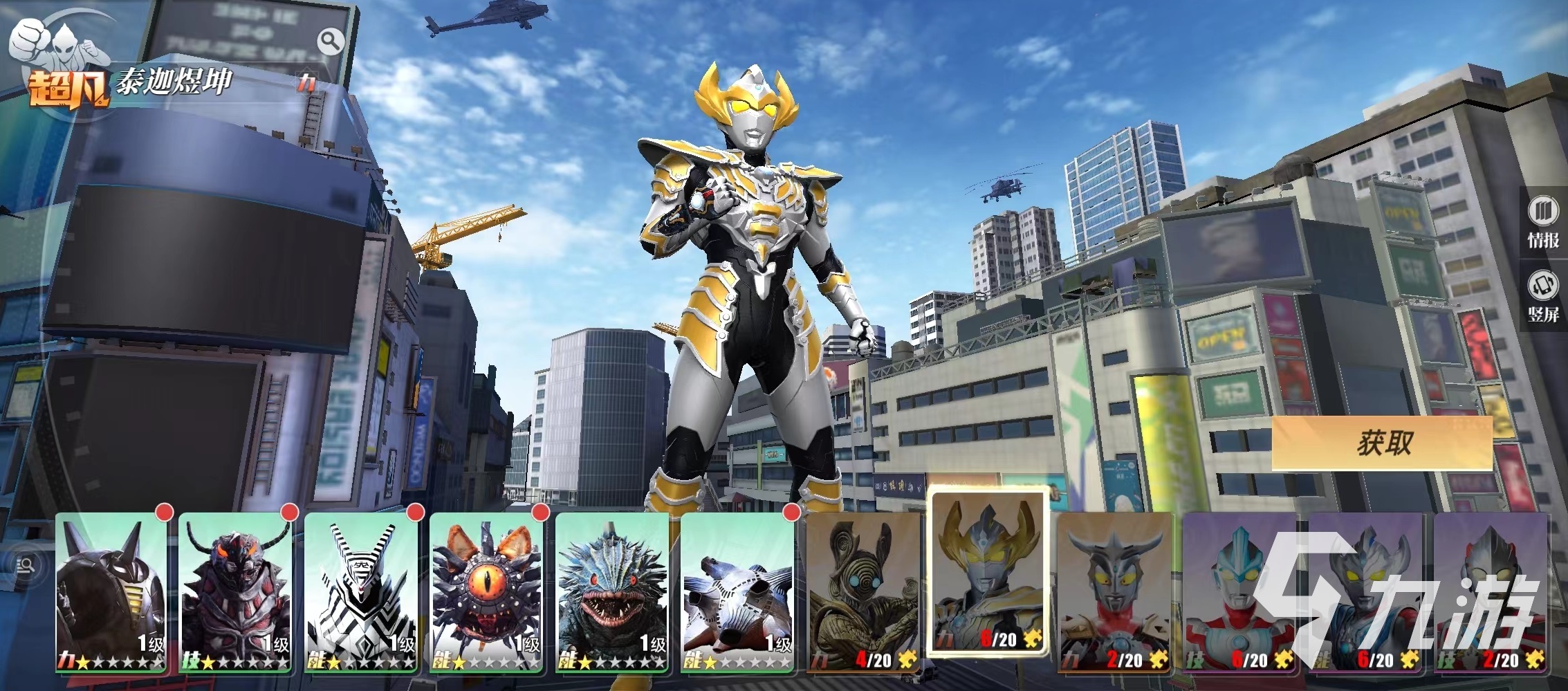Pick the black-and-white striped alien card
This screenshot has height=691, width=1568.
[361, 593]
